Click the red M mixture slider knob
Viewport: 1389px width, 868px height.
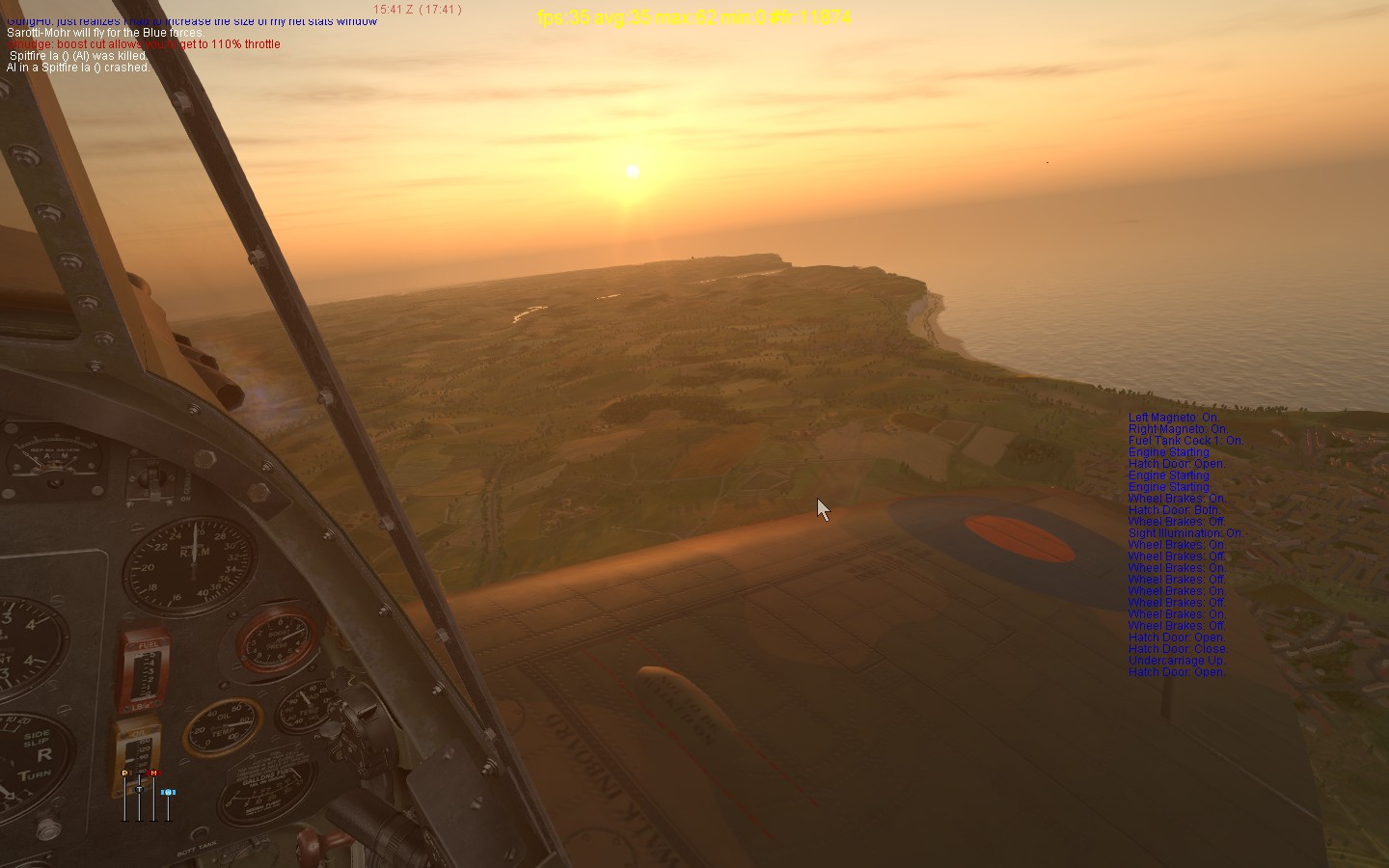pos(153,773)
